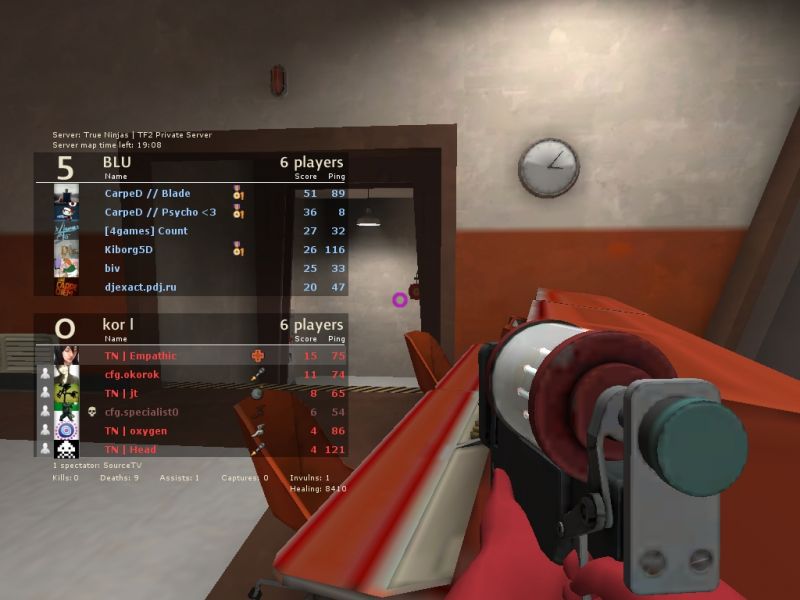The image size is (800, 600).
Task: Click TN | Empathic's avatar picture
Action: (67, 355)
